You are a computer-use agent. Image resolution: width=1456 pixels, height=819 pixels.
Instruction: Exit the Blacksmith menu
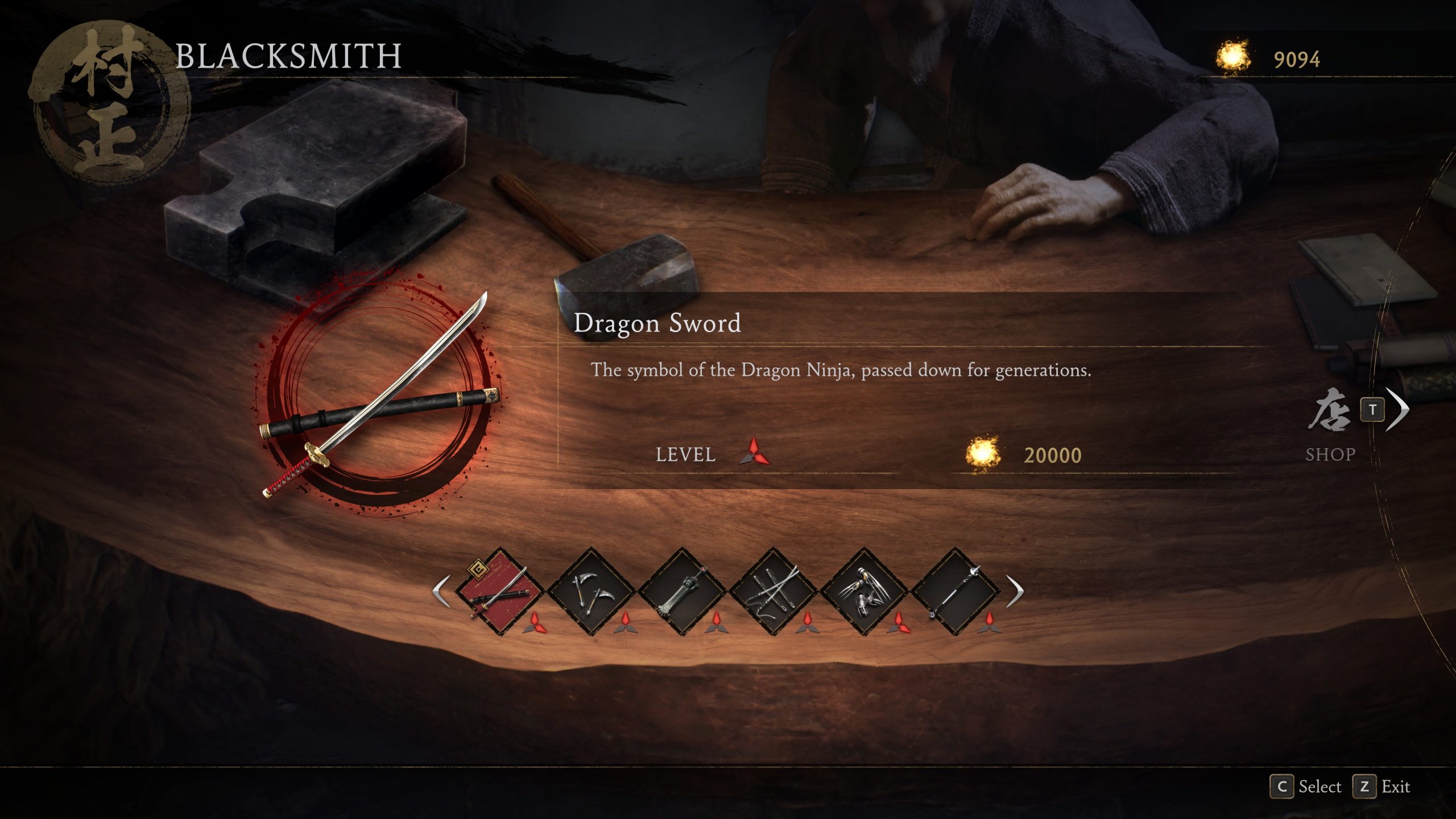[x=1382, y=787]
